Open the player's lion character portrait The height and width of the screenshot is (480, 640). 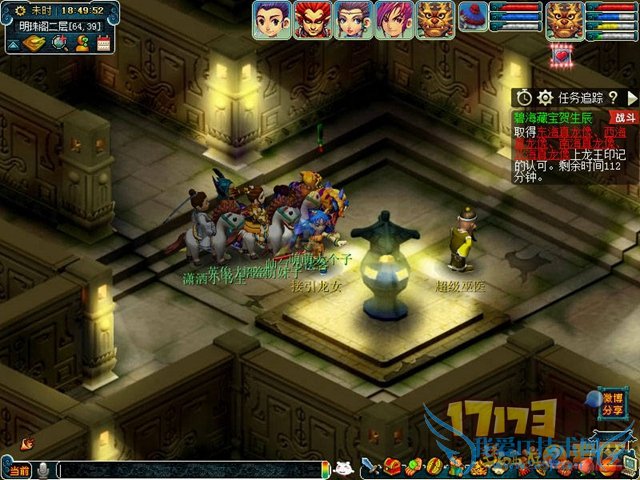(565, 19)
